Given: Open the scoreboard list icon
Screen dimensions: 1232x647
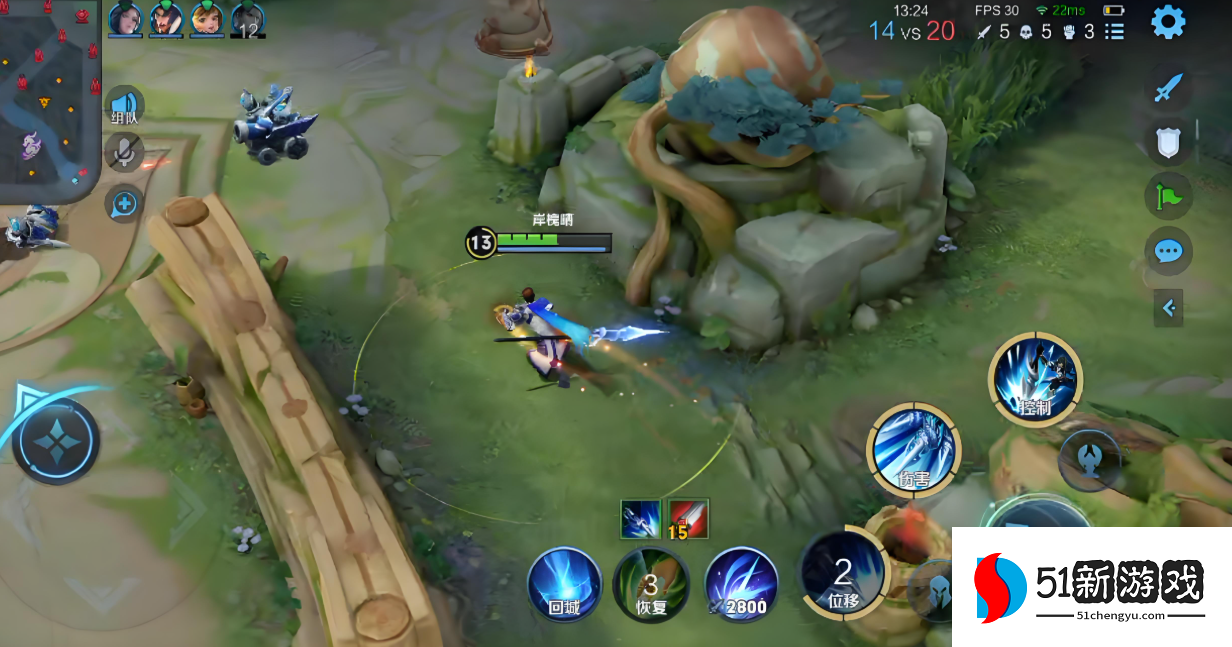Looking at the screenshot, I should [1114, 32].
